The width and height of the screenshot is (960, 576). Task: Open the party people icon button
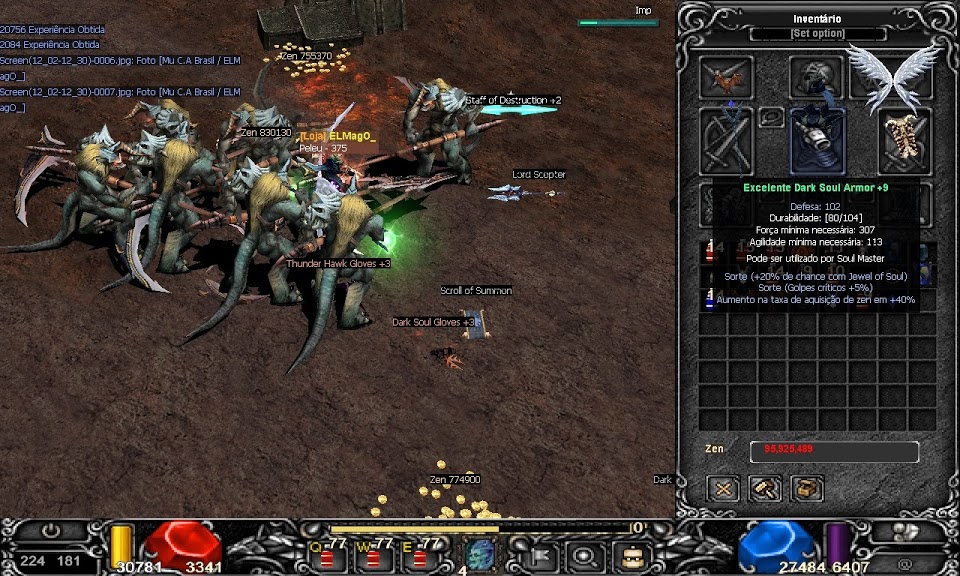905,531
